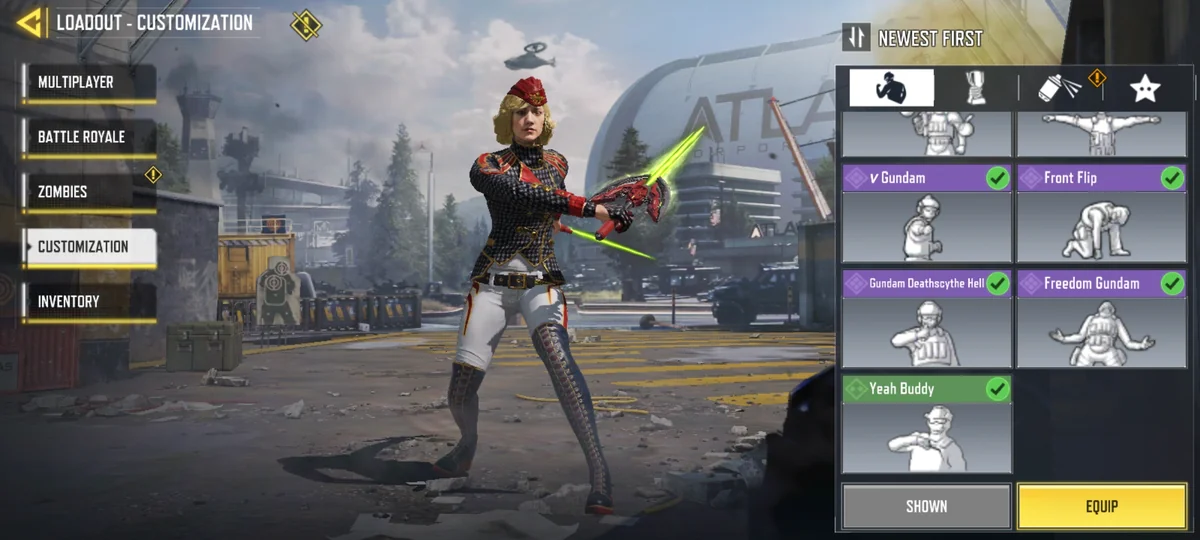
Task: Switch to the emotes tab
Action: (x=891, y=88)
